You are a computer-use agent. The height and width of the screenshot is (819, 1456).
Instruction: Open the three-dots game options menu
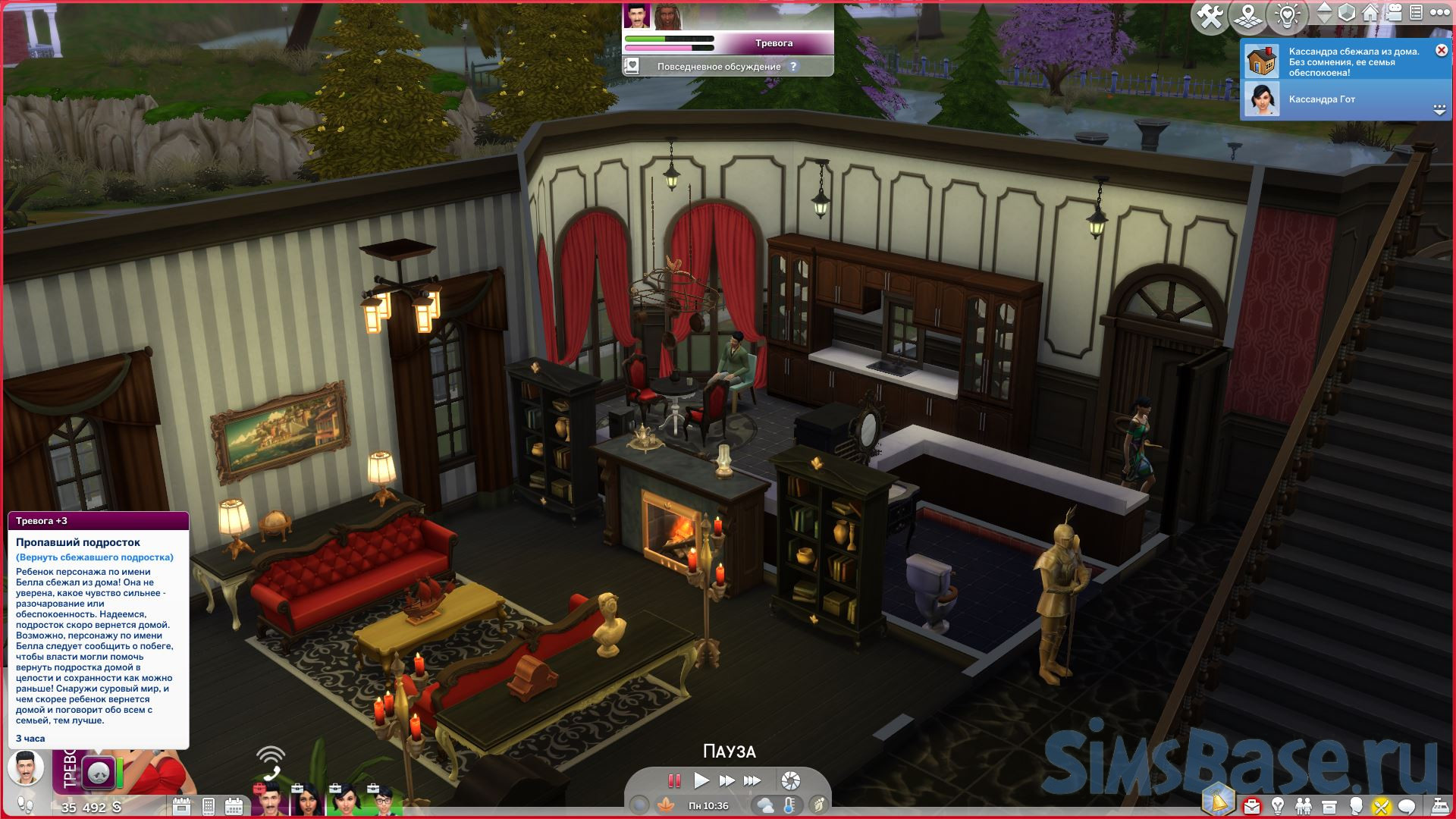tap(1439, 14)
